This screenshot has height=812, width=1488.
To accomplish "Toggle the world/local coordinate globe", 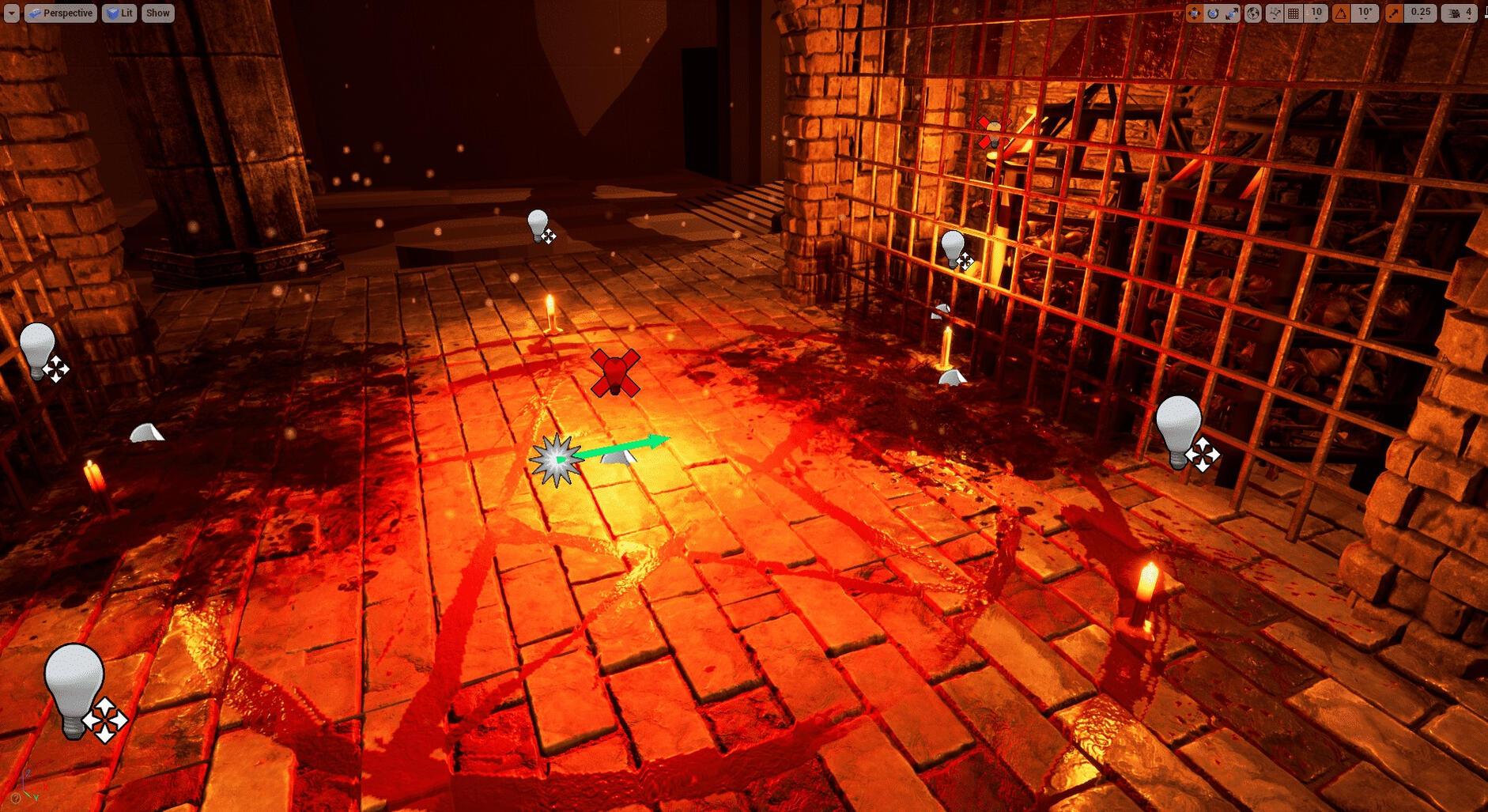I will 1253,13.
